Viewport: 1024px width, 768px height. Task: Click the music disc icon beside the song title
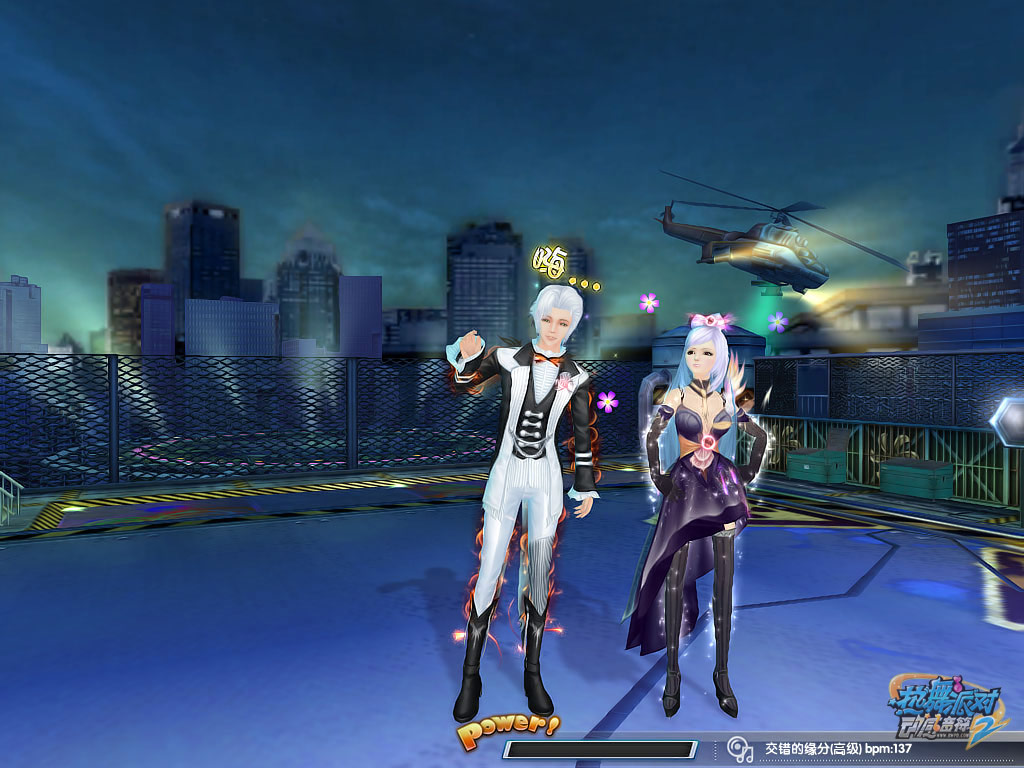739,748
